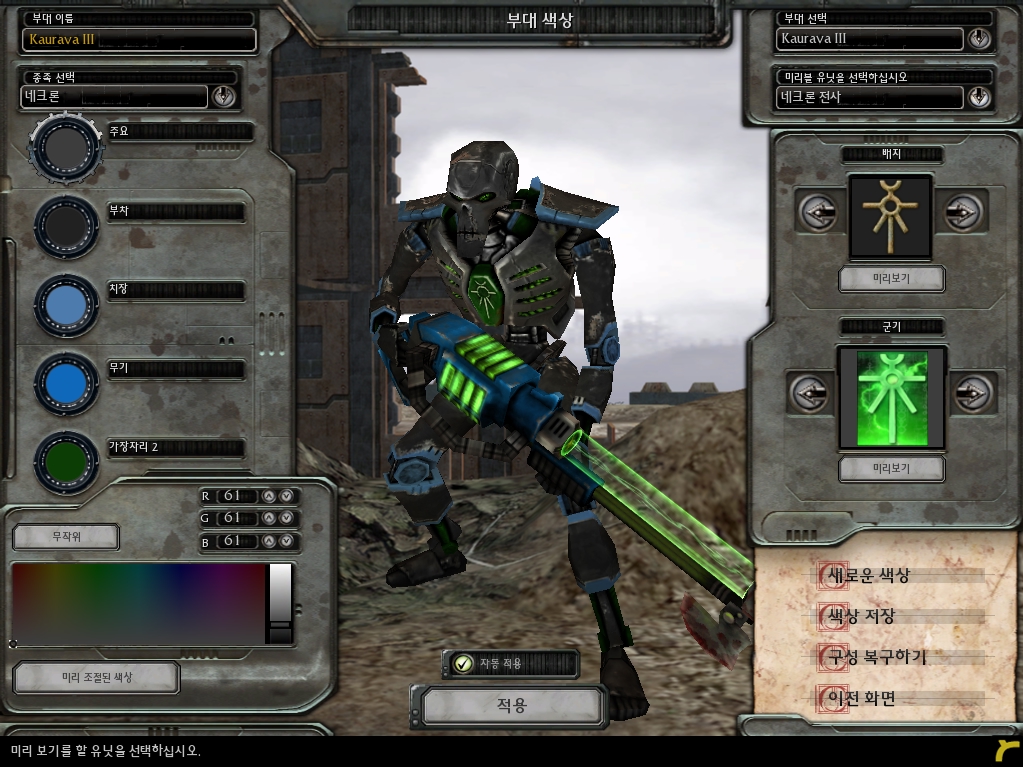Click the 적용 apply button
Image resolution: width=1023 pixels, height=767 pixels.
[x=511, y=706]
